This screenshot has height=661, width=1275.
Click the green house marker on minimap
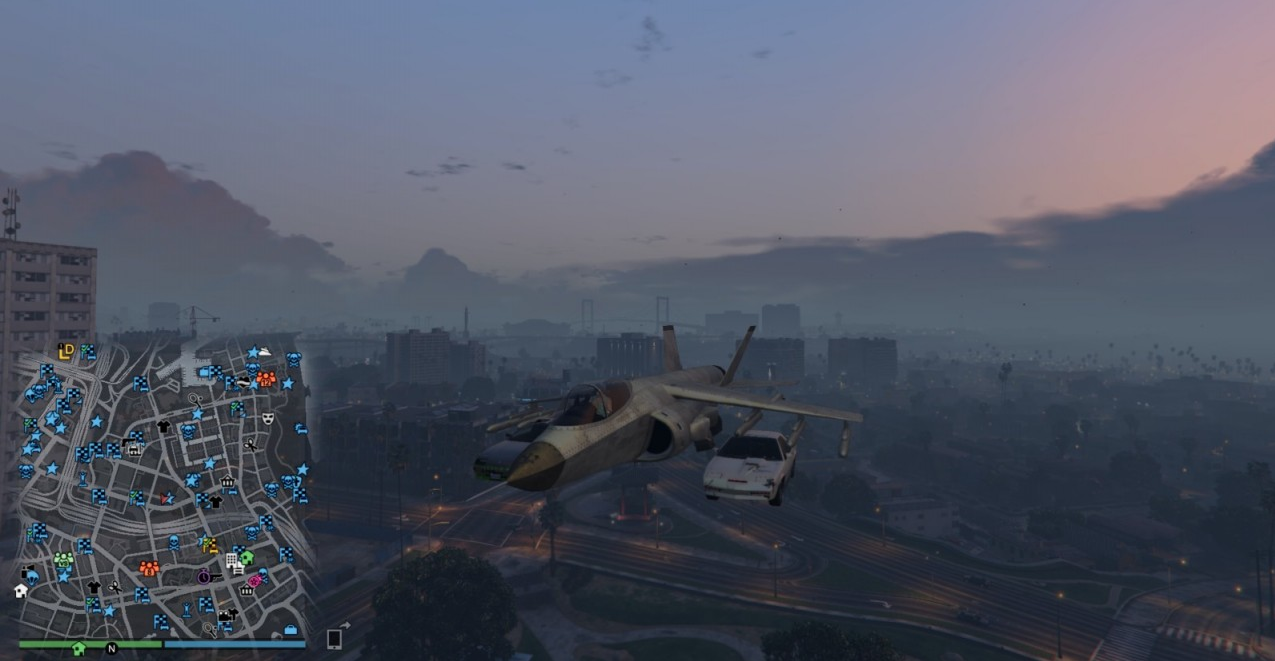coord(246,558)
